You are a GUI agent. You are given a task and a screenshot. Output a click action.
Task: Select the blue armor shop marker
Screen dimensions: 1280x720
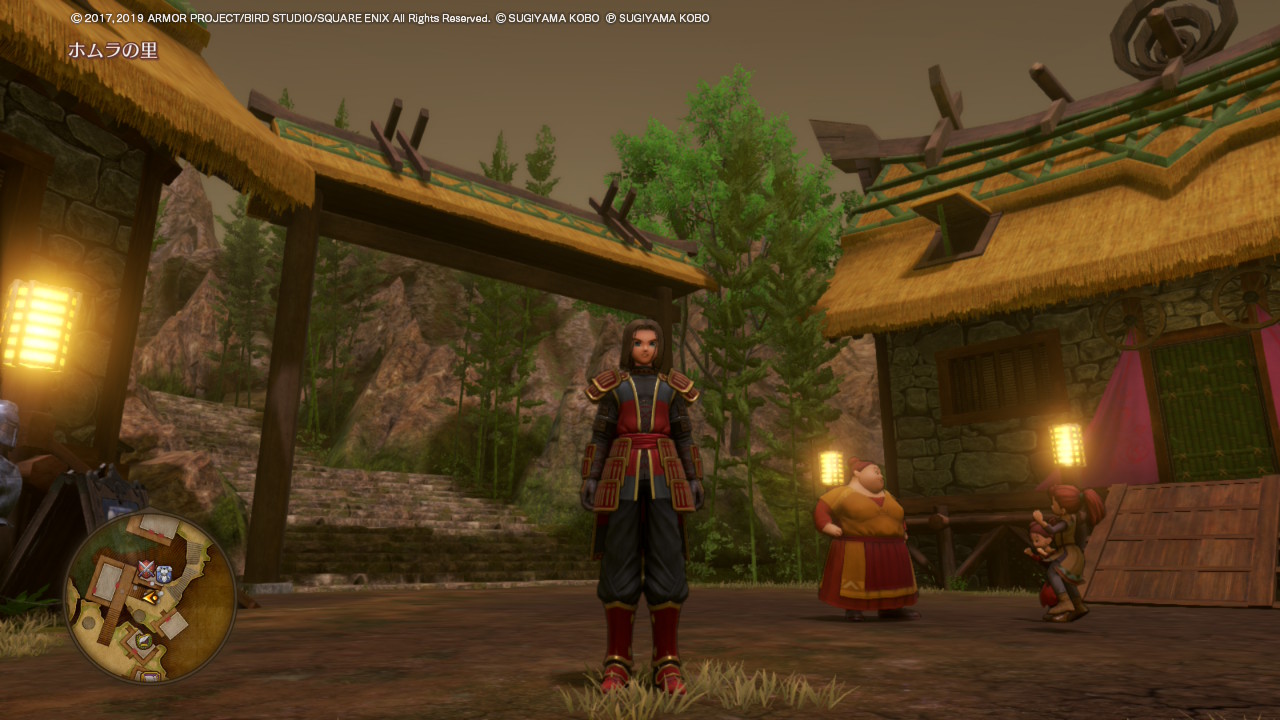164,574
